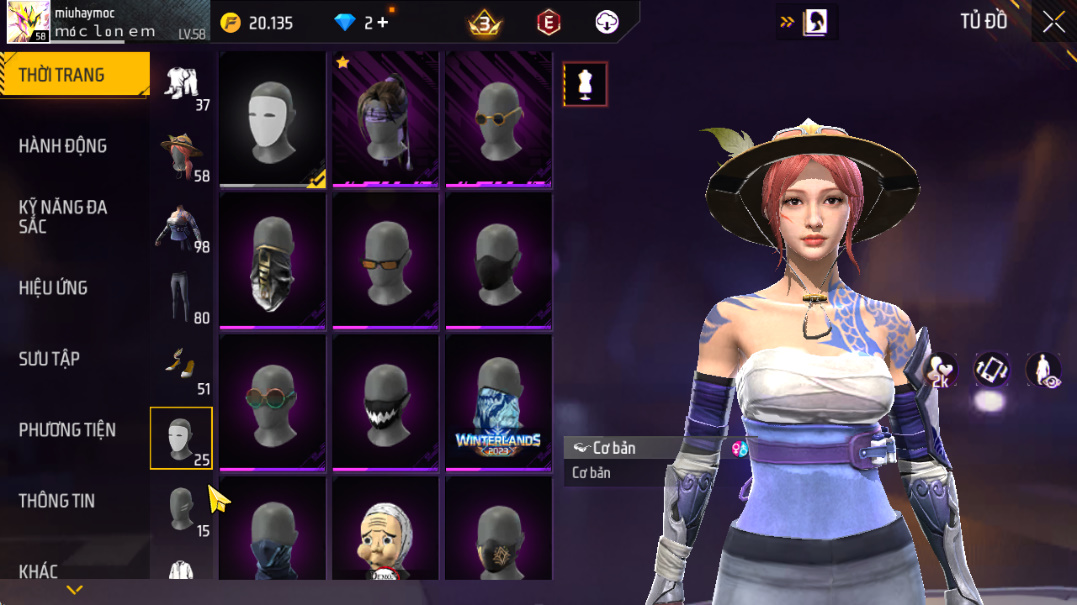Open the Thông Tin section
Viewport: 1077px width, 605px height.
click(x=57, y=501)
